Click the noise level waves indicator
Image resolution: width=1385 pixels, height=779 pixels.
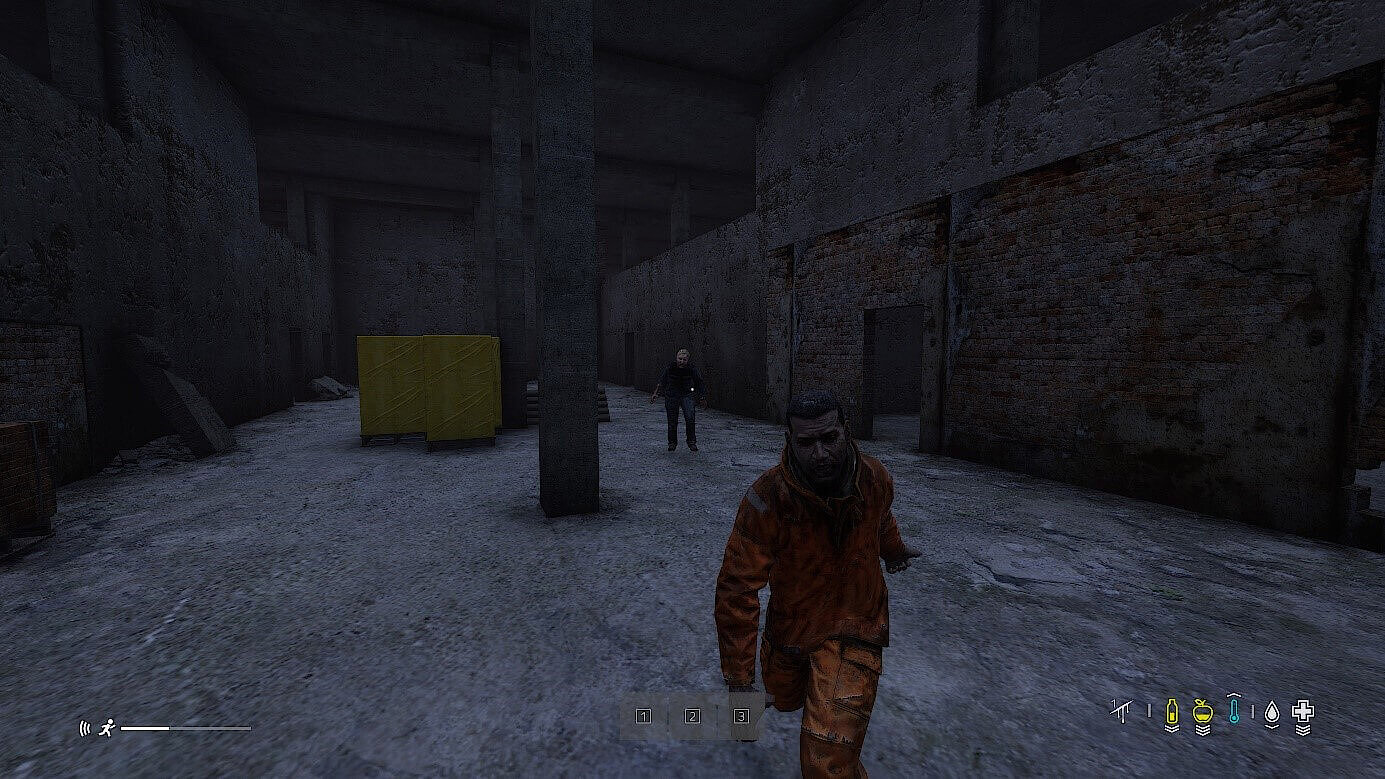(x=85, y=727)
